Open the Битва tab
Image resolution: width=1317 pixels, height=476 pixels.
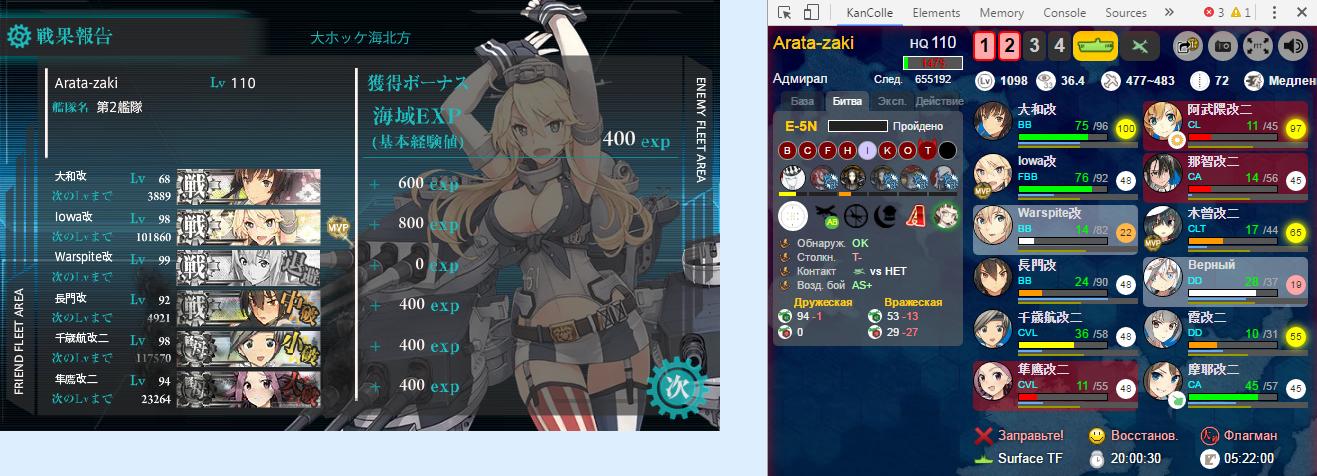pyautogui.click(x=848, y=102)
